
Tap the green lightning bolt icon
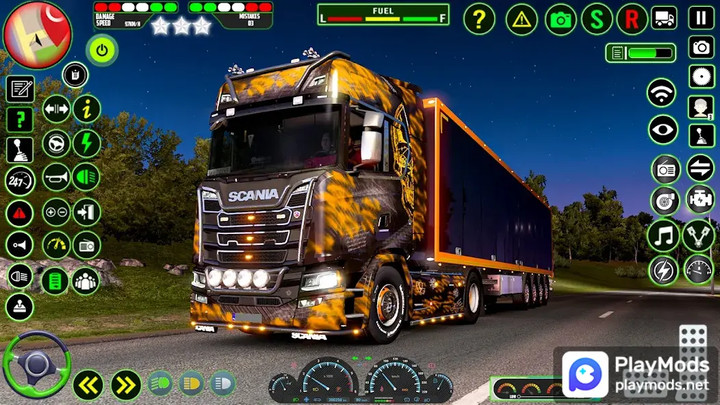tap(87, 143)
